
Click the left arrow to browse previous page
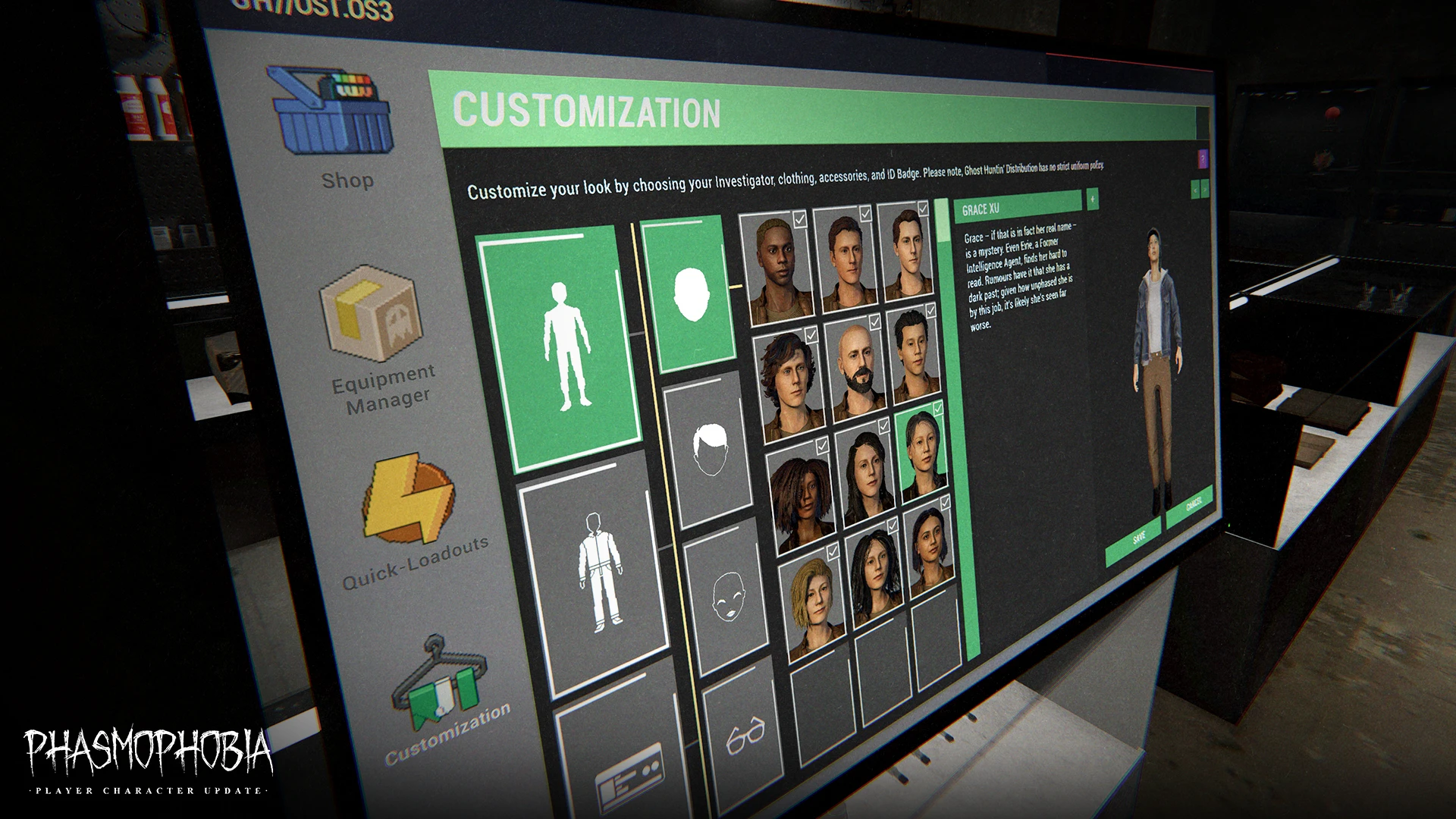coord(1196,190)
